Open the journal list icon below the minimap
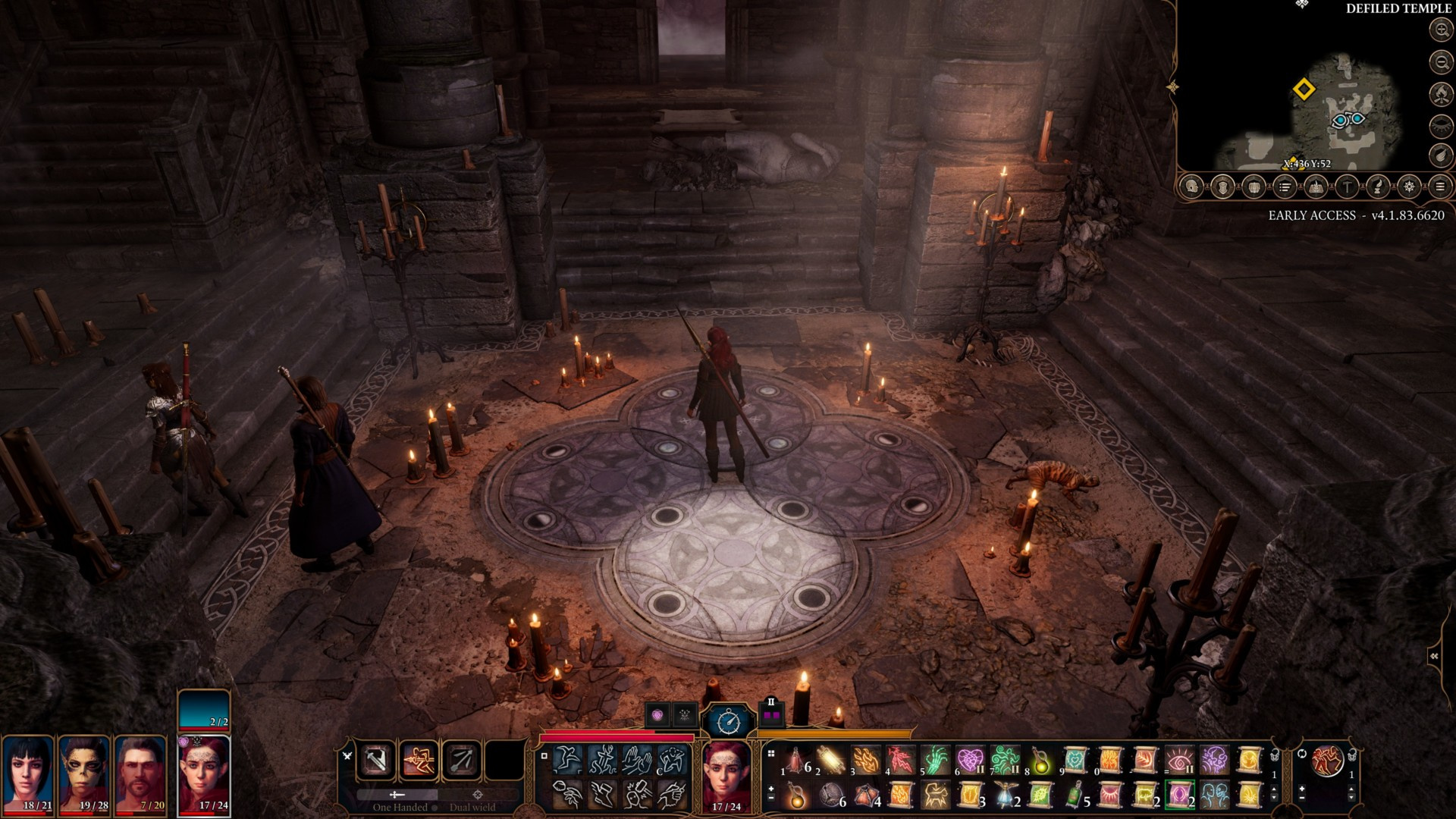1456x819 pixels. tap(1284, 187)
